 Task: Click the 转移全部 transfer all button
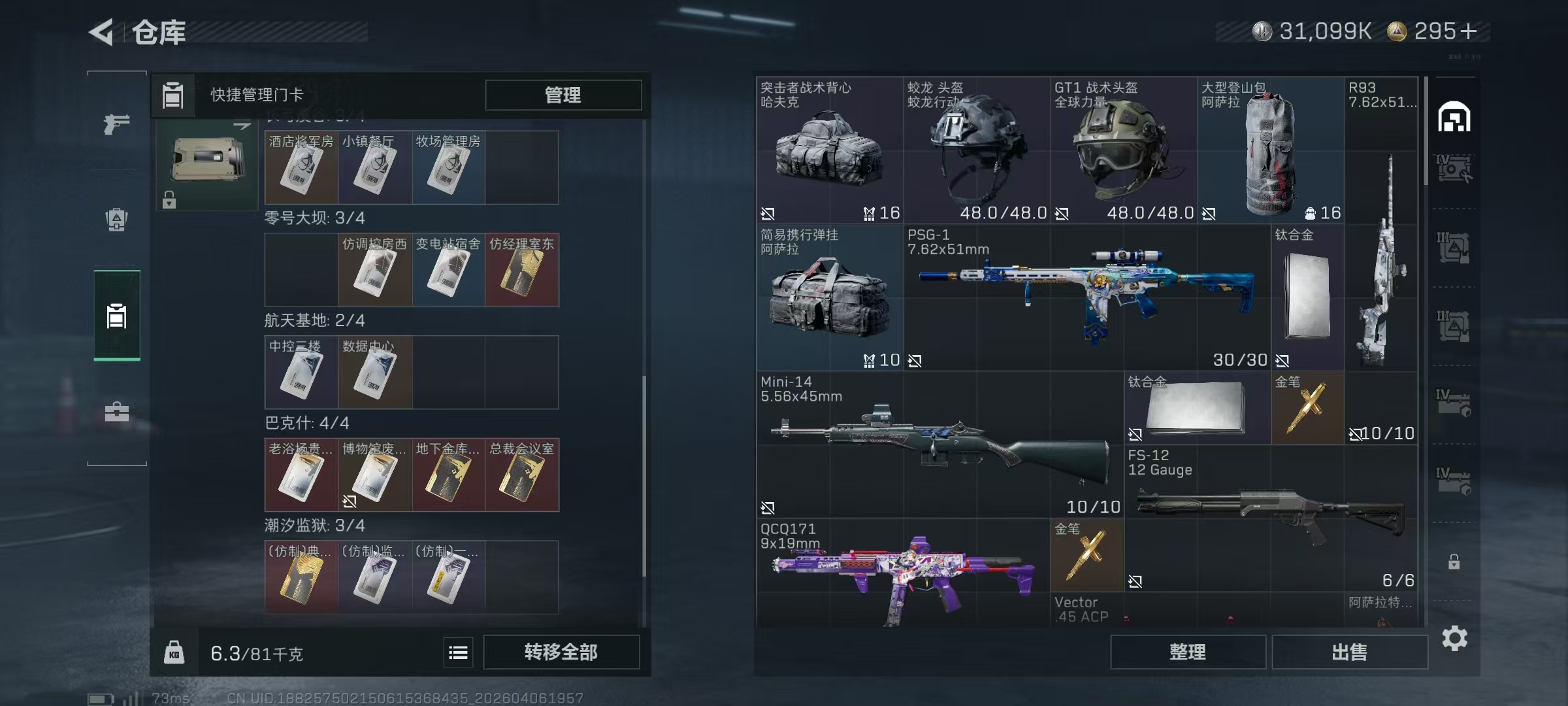[x=561, y=652]
